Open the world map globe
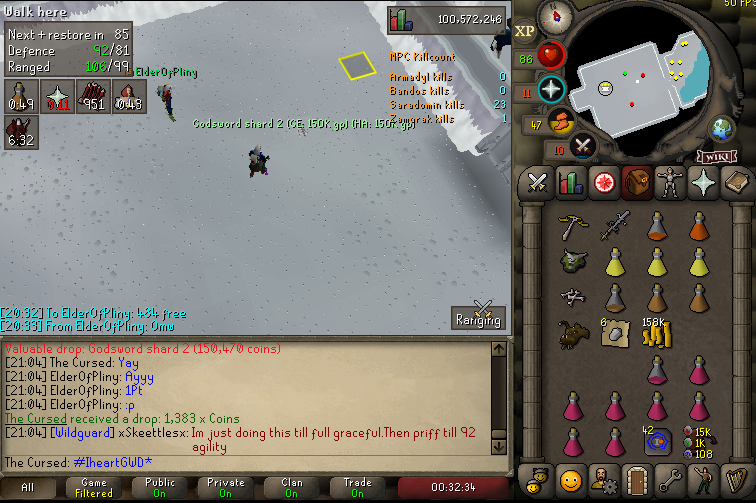Screen dimensions: 756x503 point(721,128)
